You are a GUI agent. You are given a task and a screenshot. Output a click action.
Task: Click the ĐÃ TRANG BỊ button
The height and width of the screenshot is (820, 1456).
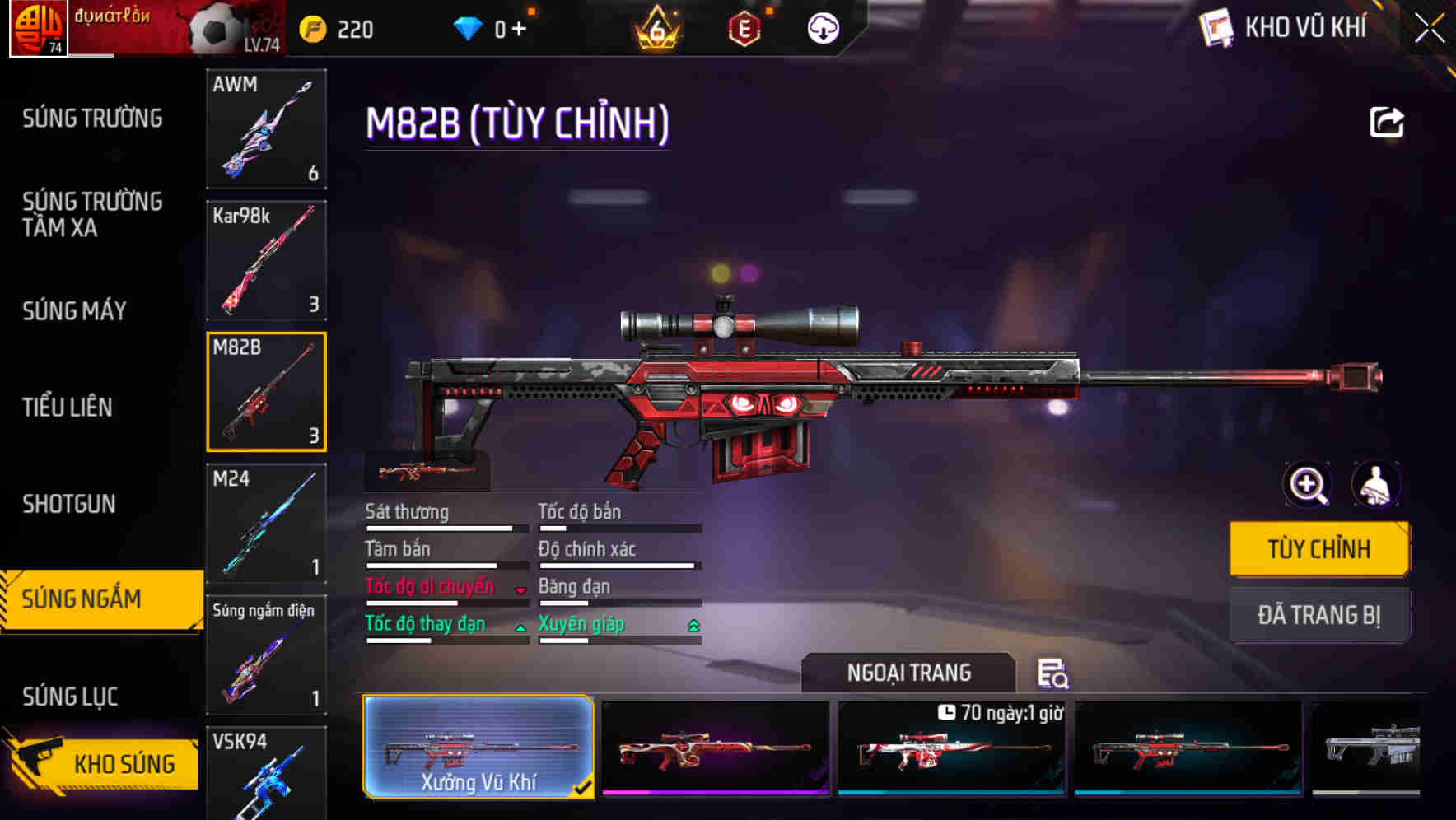(1319, 615)
